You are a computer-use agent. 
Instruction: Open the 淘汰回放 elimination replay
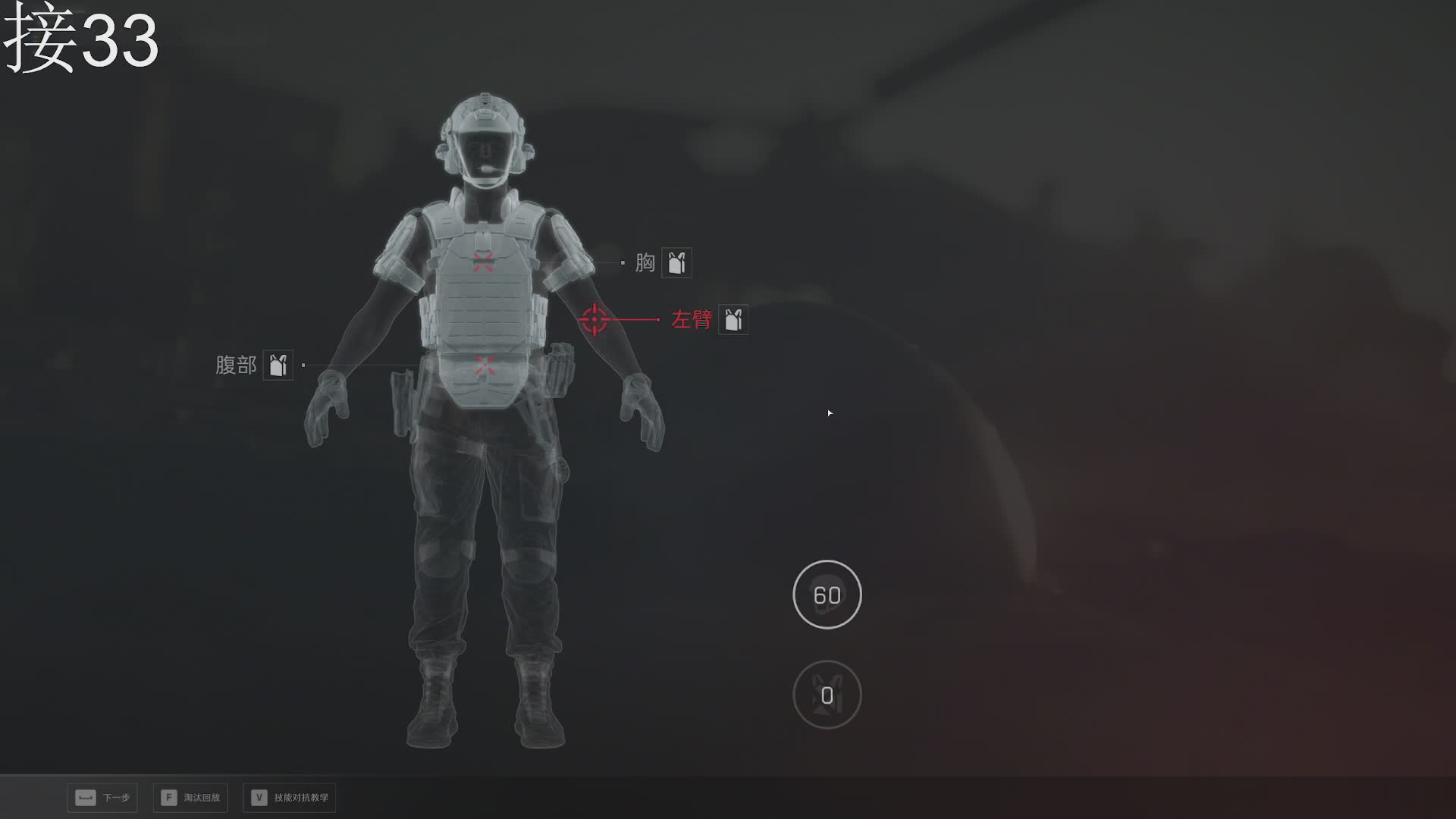coord(191,798)
